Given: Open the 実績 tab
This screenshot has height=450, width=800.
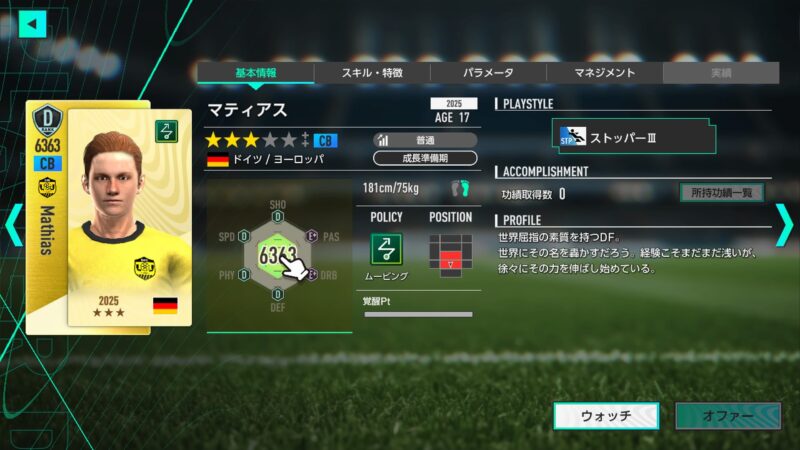Looking at the screenshot, I should tap(720, 73).
